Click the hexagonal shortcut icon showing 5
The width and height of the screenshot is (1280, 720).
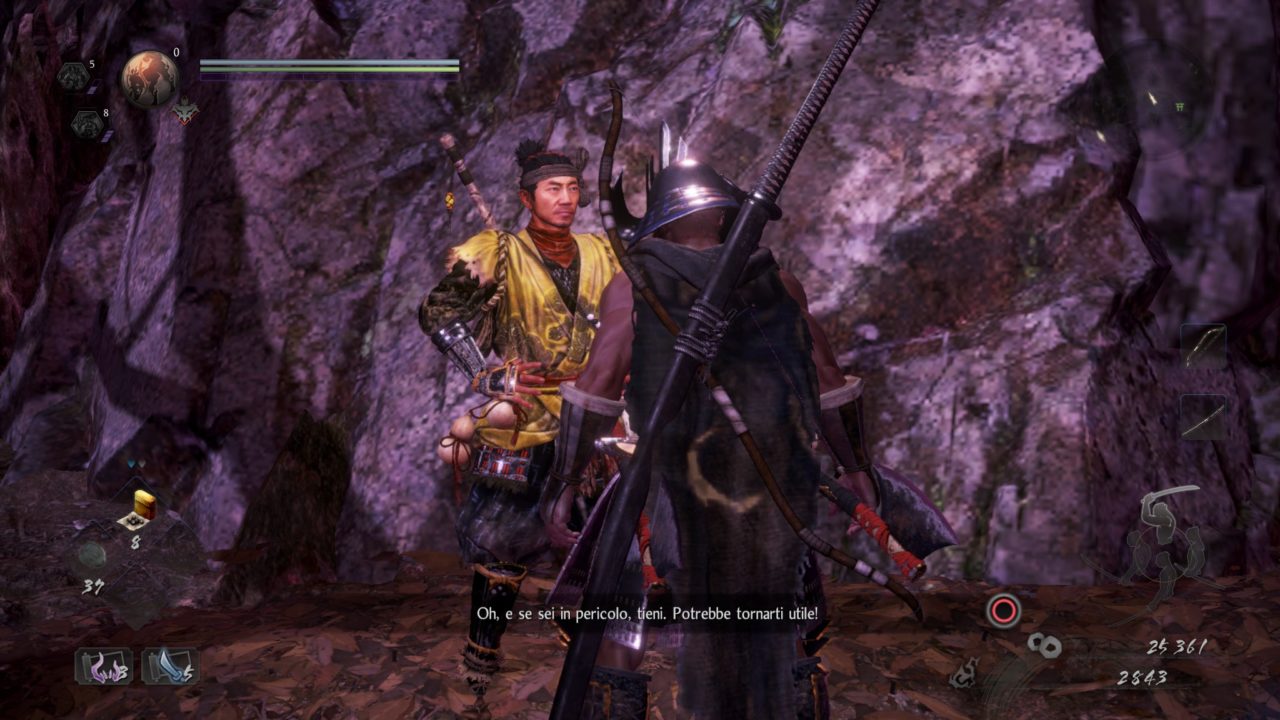coord(73,77)
